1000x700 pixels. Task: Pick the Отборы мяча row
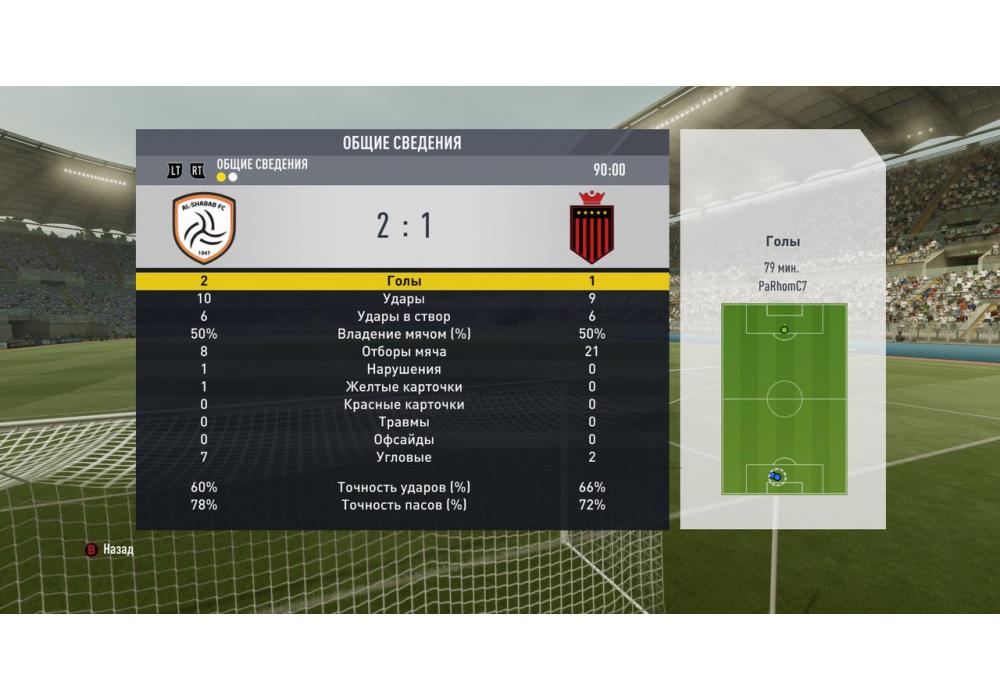click(x=403, y=352)
